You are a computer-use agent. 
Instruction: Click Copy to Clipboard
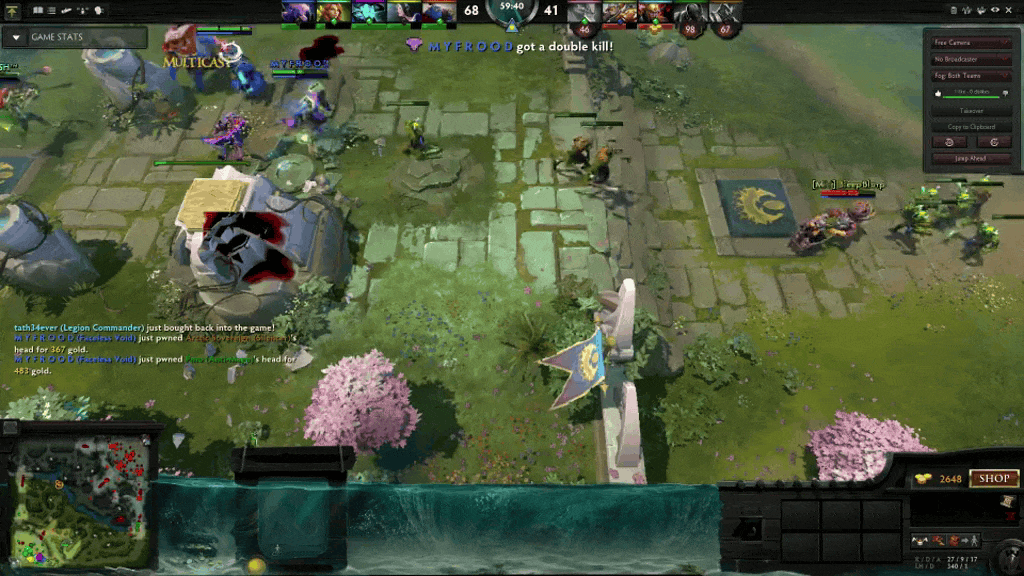(x=972, y=127)
